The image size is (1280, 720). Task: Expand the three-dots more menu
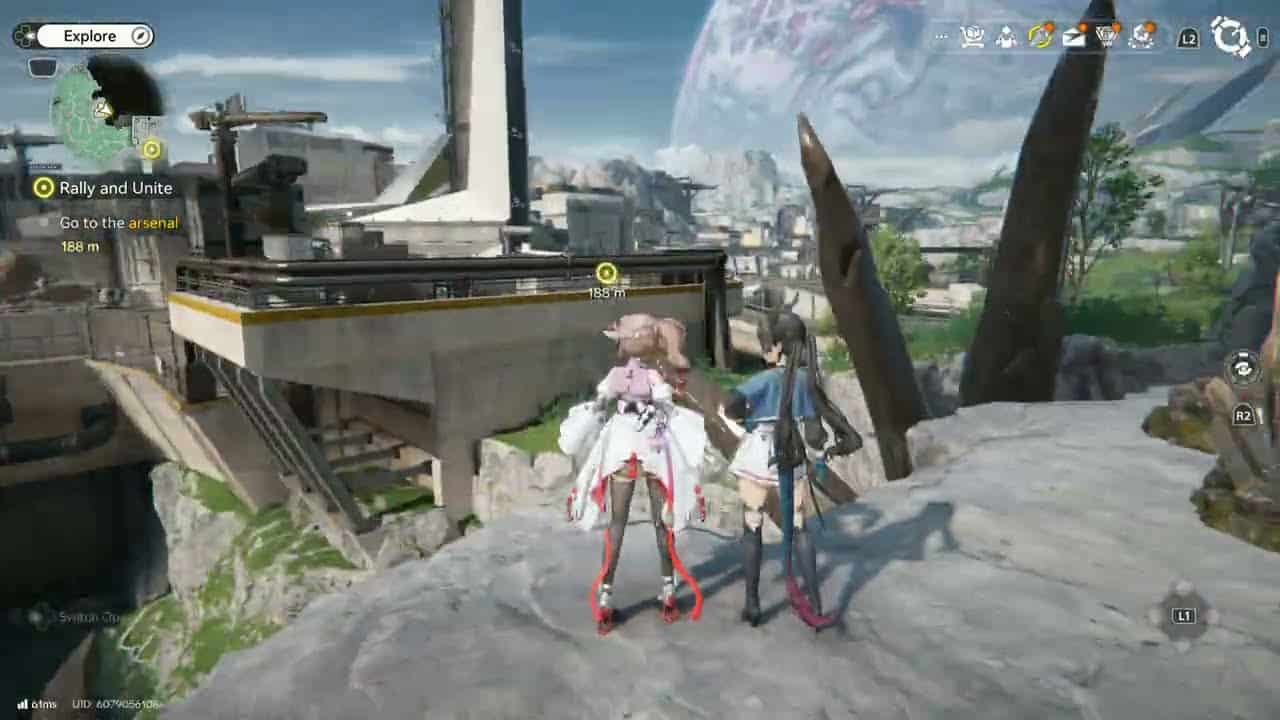point(940,37)
